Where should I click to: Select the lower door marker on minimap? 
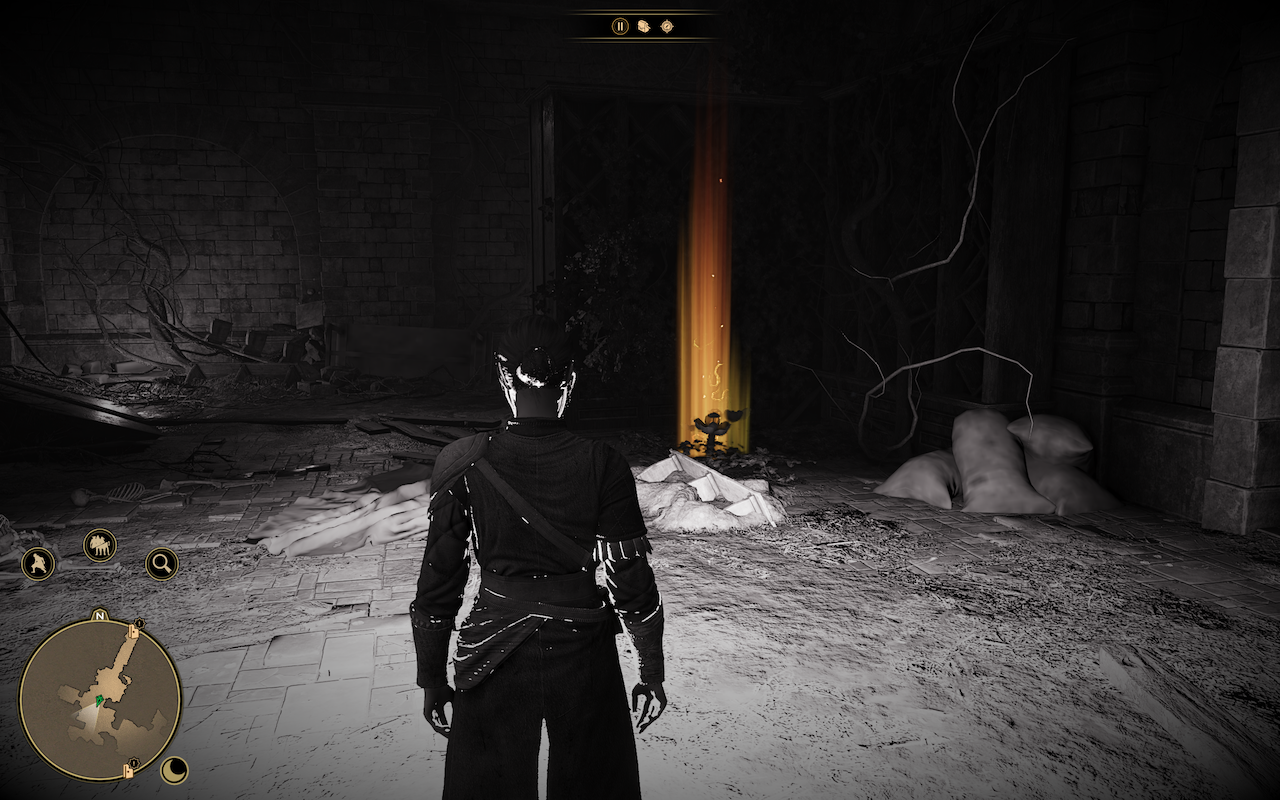tap(132, 769)
